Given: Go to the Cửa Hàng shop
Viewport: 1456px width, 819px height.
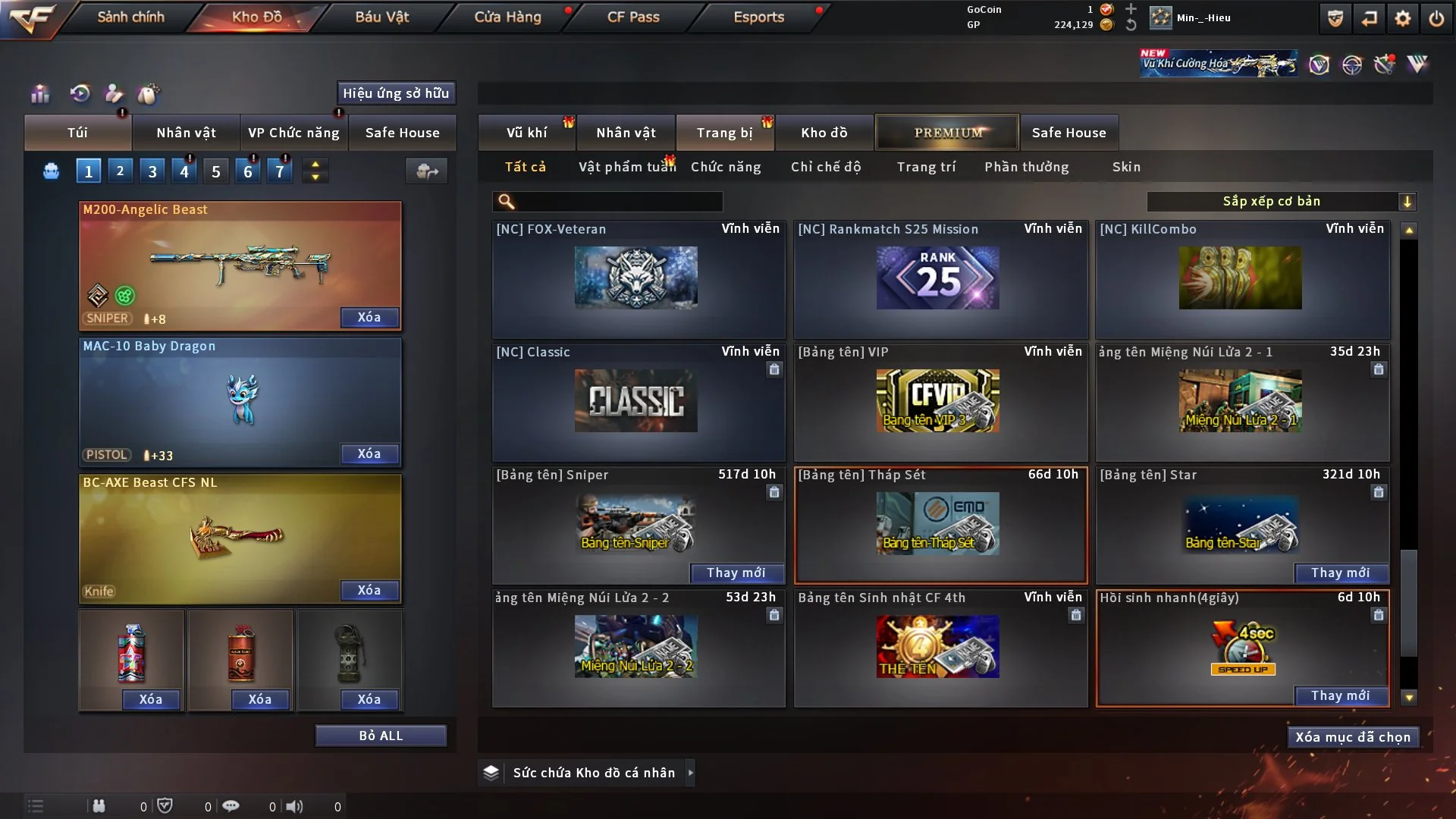Looking at the screenshot, I should point(507,17).
